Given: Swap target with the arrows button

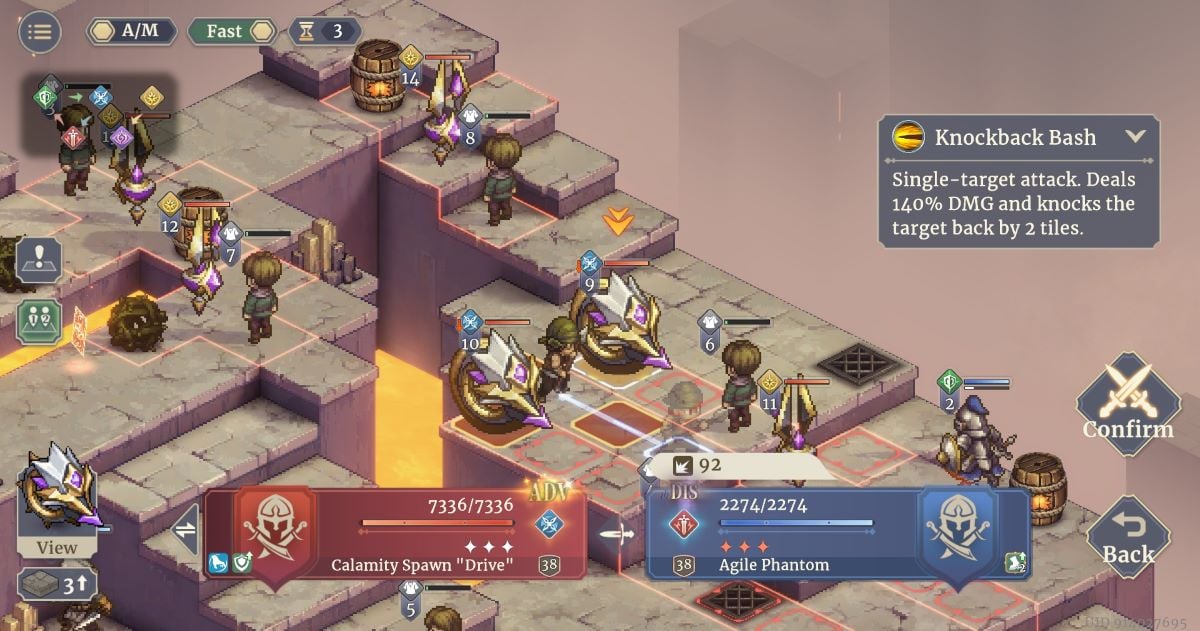Looking at the screenshot, I should [186, 532].
